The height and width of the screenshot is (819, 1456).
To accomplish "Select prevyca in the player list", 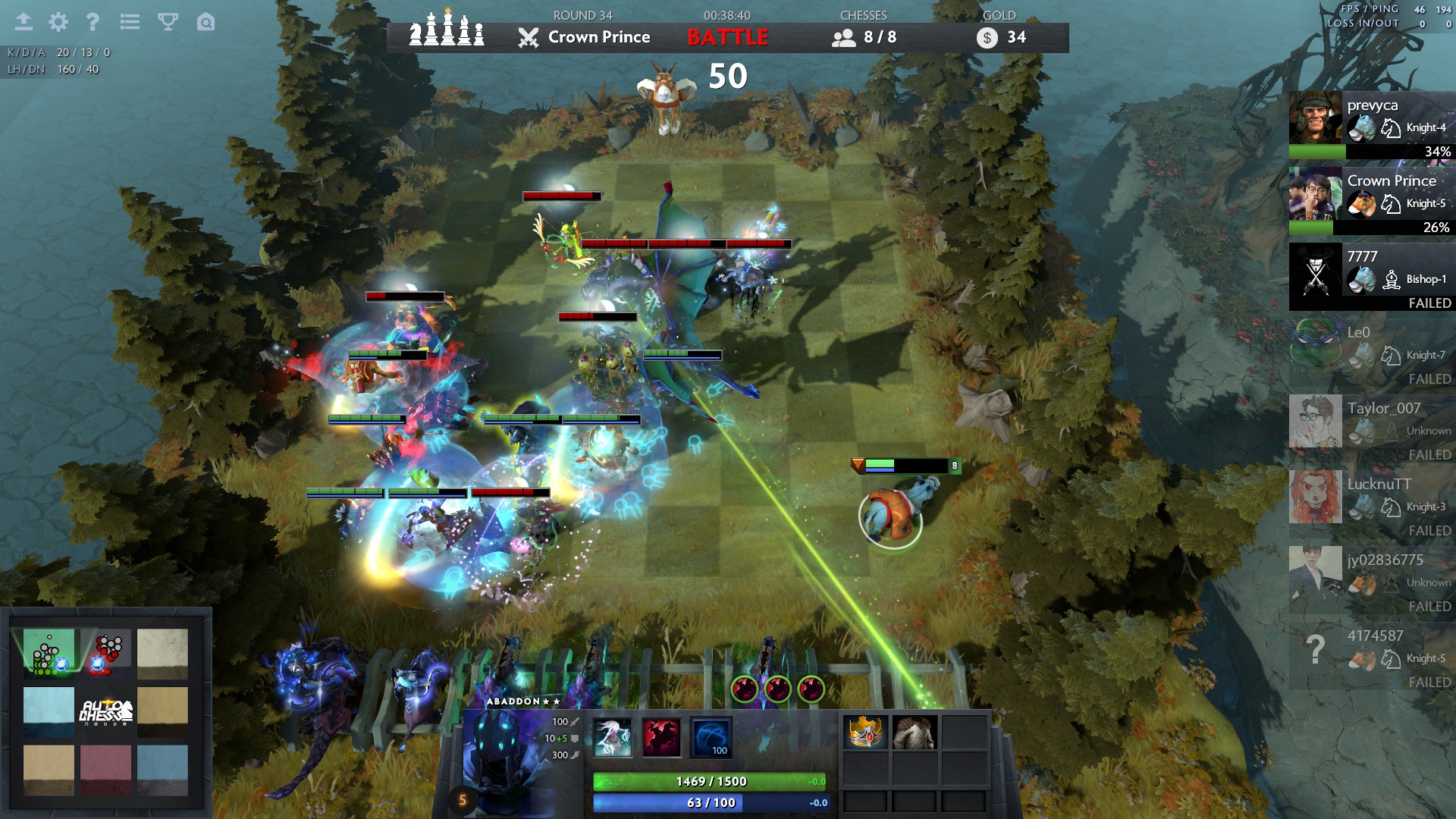I will pyautogui.click(x=1371, y=125).
